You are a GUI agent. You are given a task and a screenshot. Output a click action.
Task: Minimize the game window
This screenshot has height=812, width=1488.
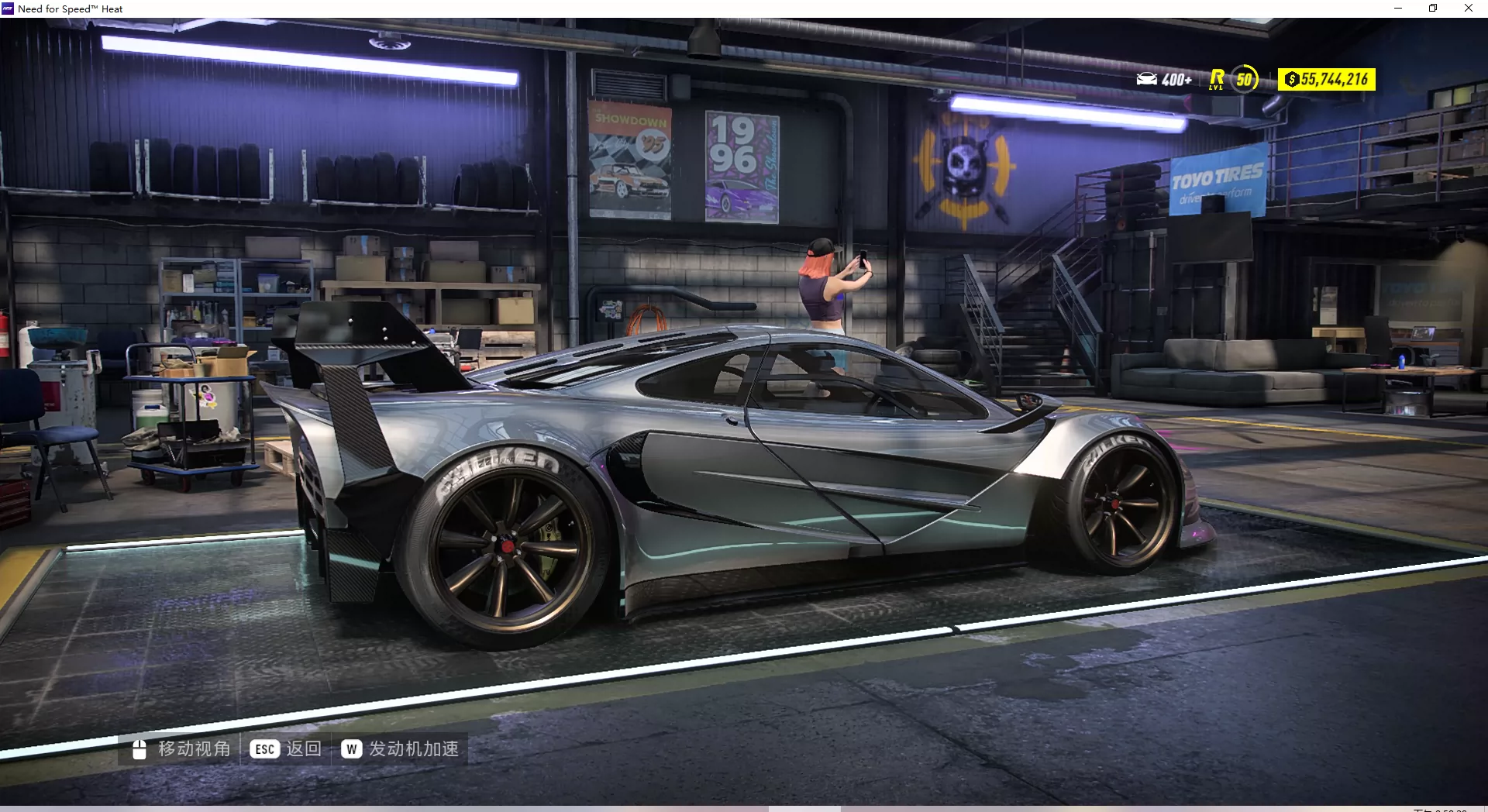pyautogui.click(x=1398, y=9)
